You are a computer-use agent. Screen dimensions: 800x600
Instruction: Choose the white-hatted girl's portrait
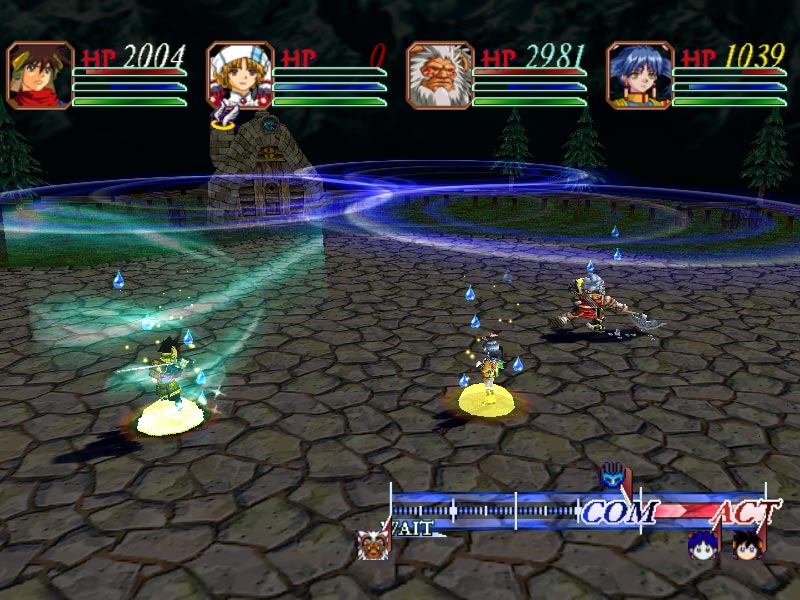240,75
